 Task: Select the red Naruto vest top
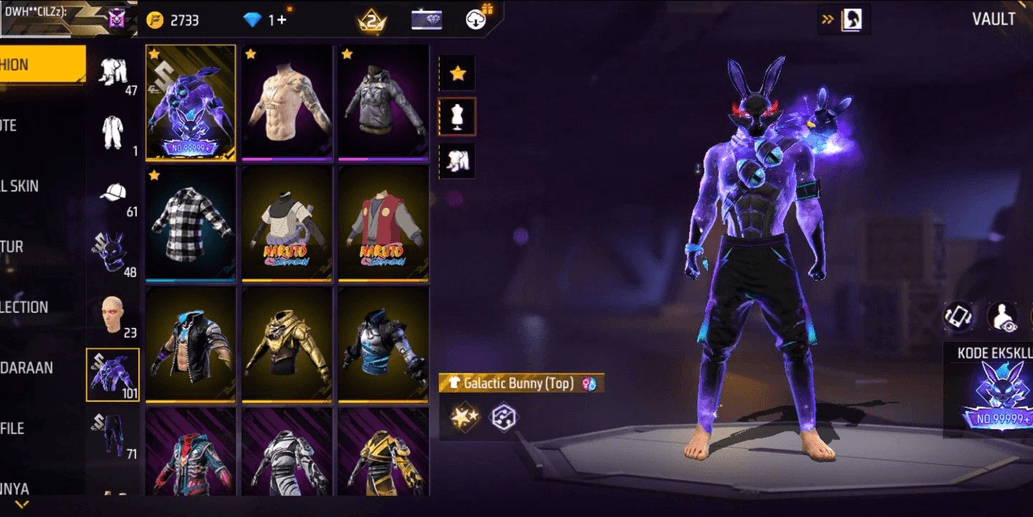[383, 224]
